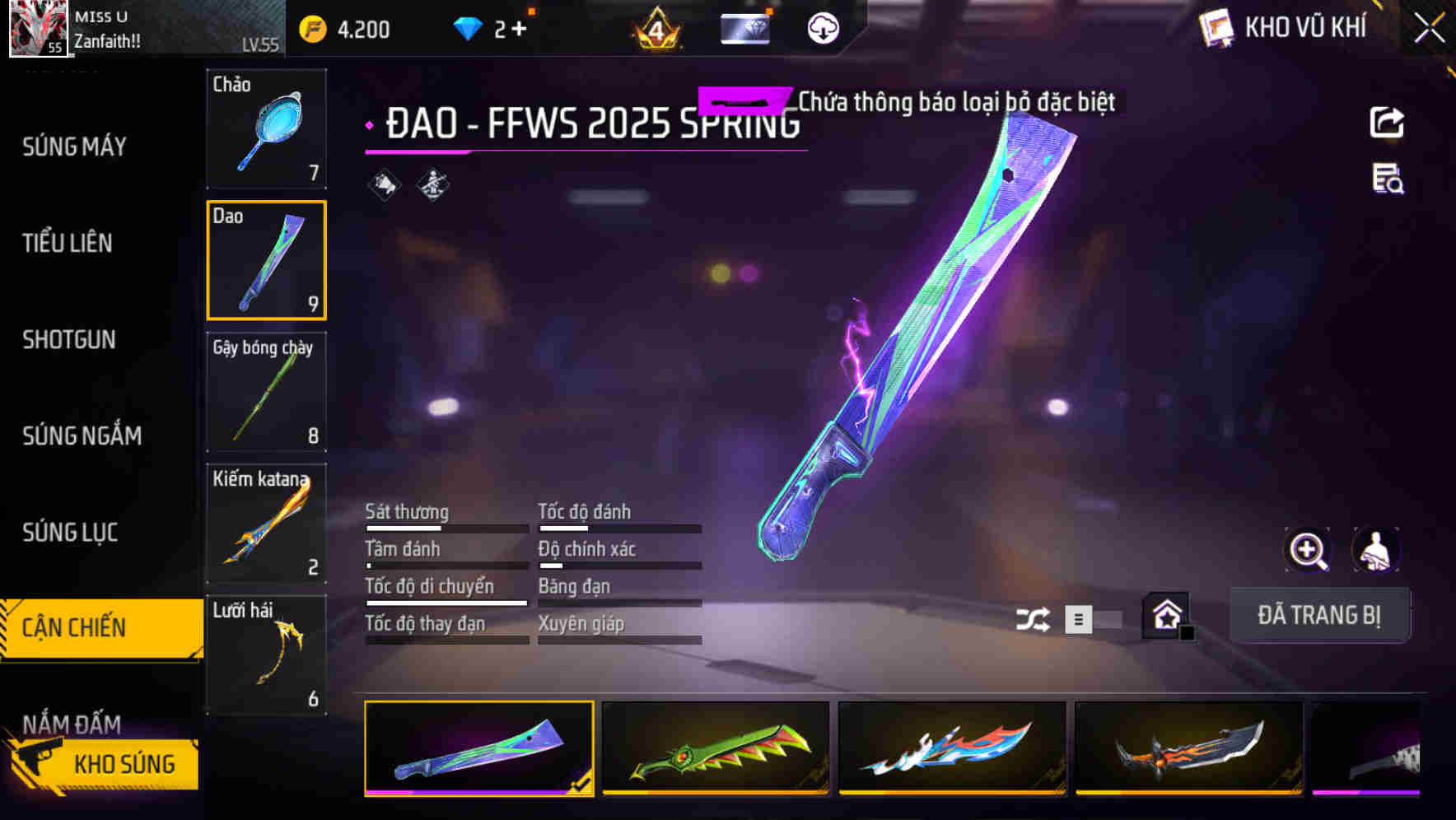The height and width of the screenshot is (820, 1456).
Task: Click the share icon top right
Action: (1388, 122)
